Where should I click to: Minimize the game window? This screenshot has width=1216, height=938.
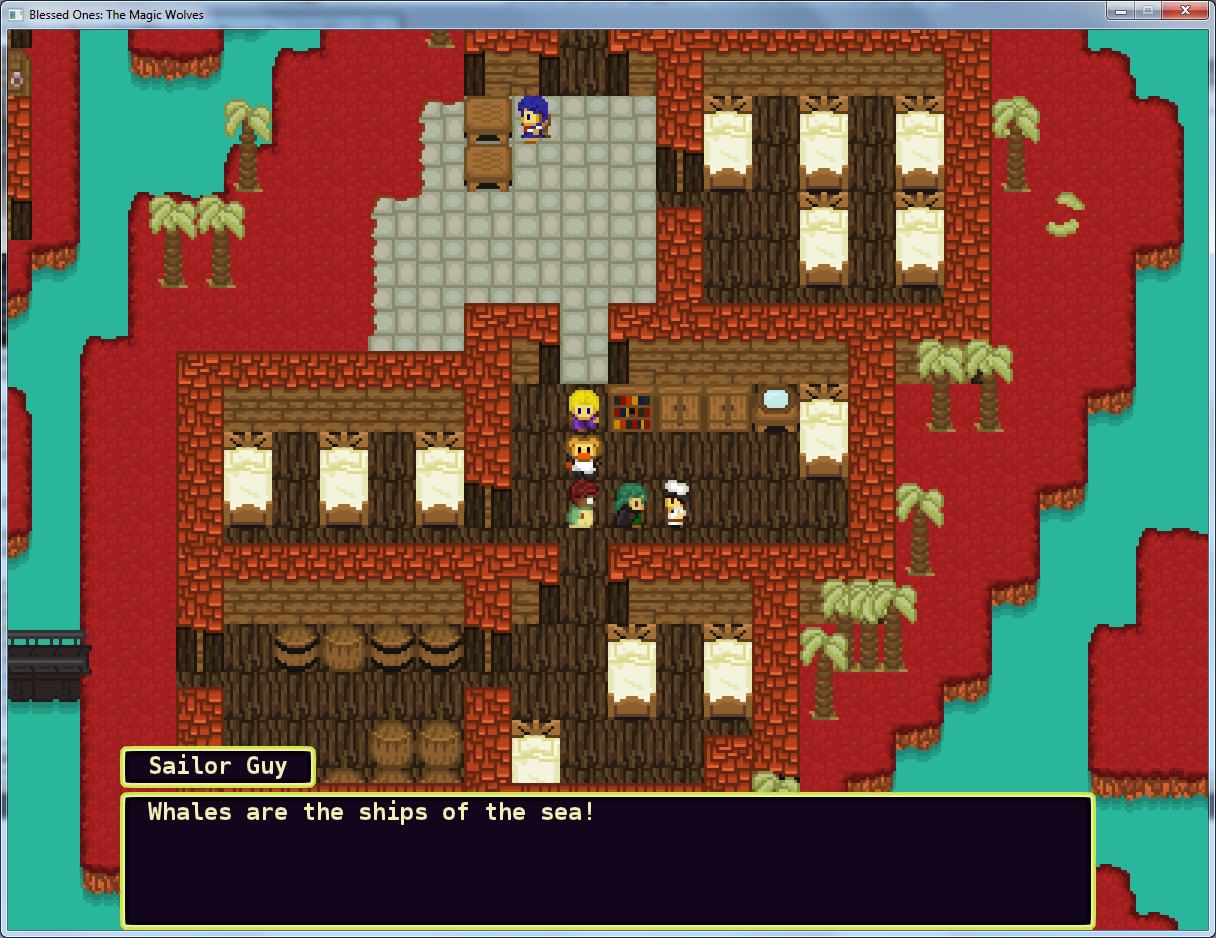tap(1120, 11)
